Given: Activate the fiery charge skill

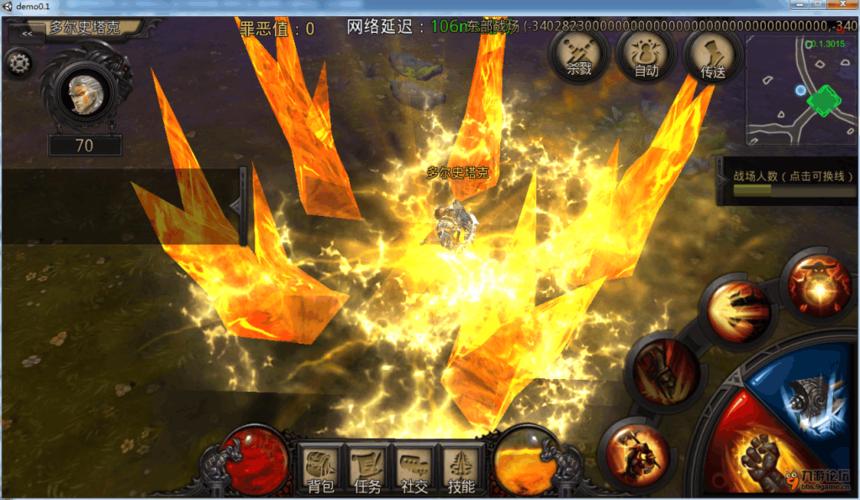Looking at the screenshot, I should click(738, 311).
